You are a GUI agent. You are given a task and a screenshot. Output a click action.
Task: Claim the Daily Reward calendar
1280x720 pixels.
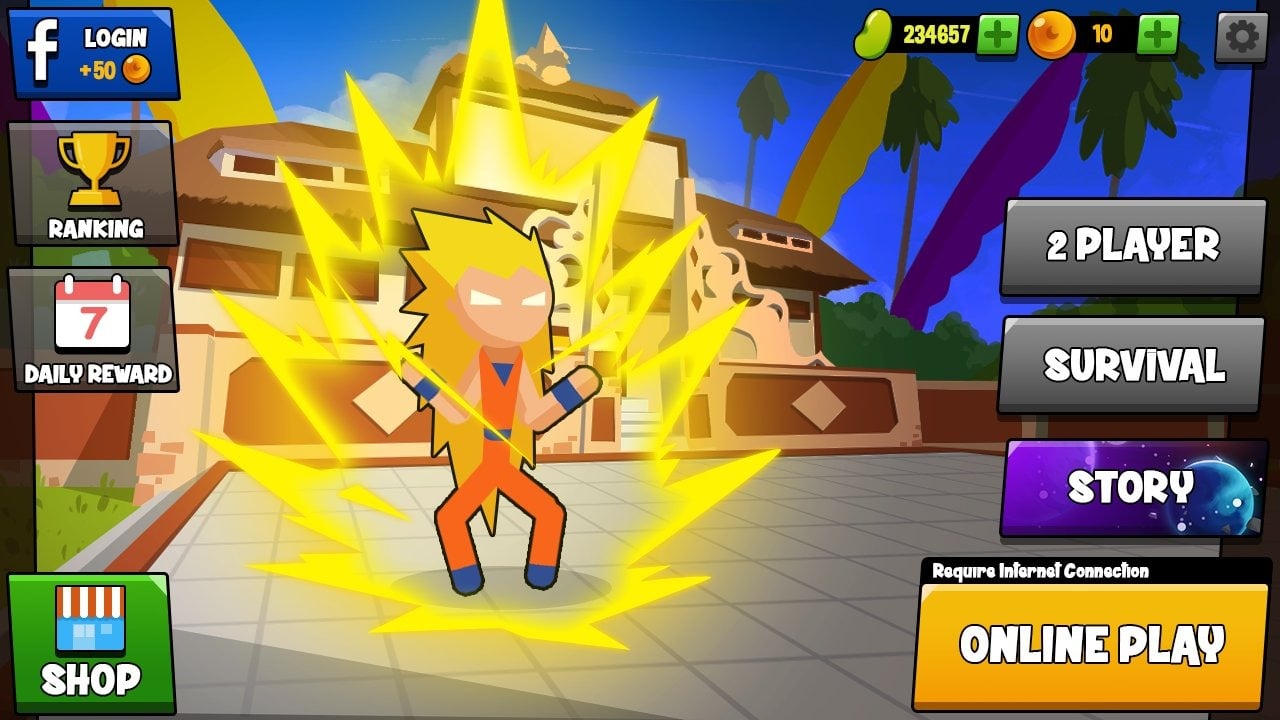coord(93,329)
